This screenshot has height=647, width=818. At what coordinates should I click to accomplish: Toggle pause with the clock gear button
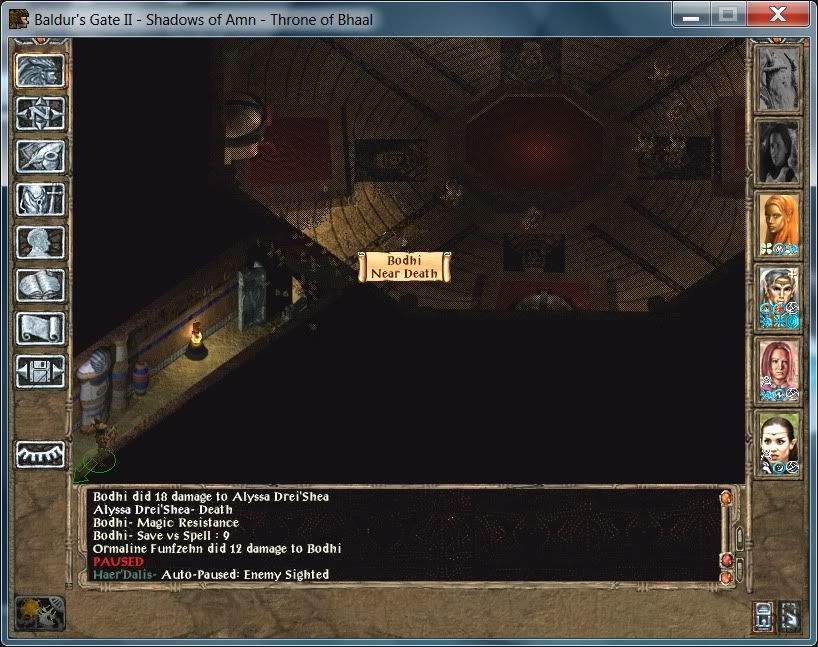tap(40, 612)
